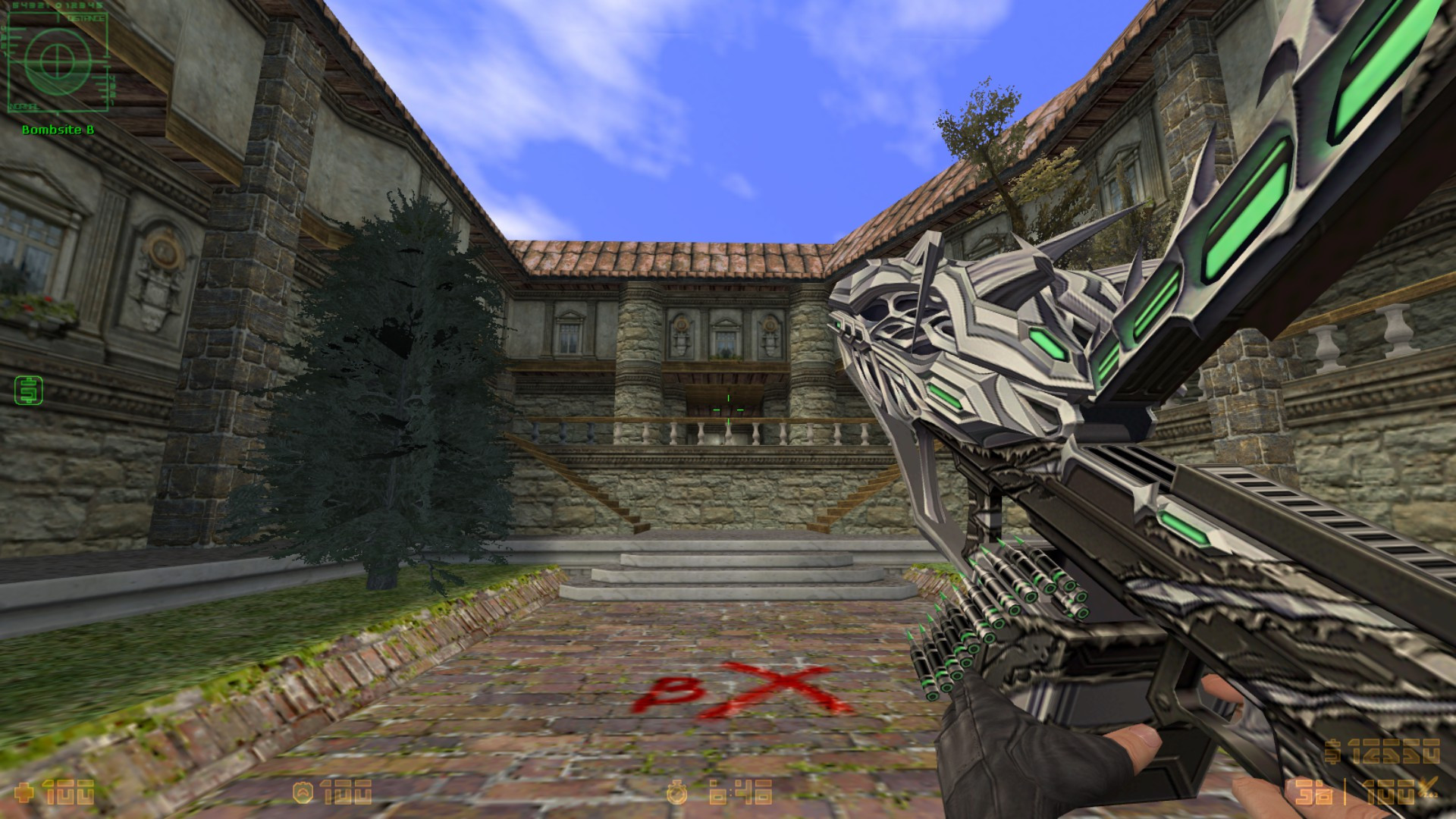
Task: Click the "NORMAL" radar mode label
Action: [24, 105]
